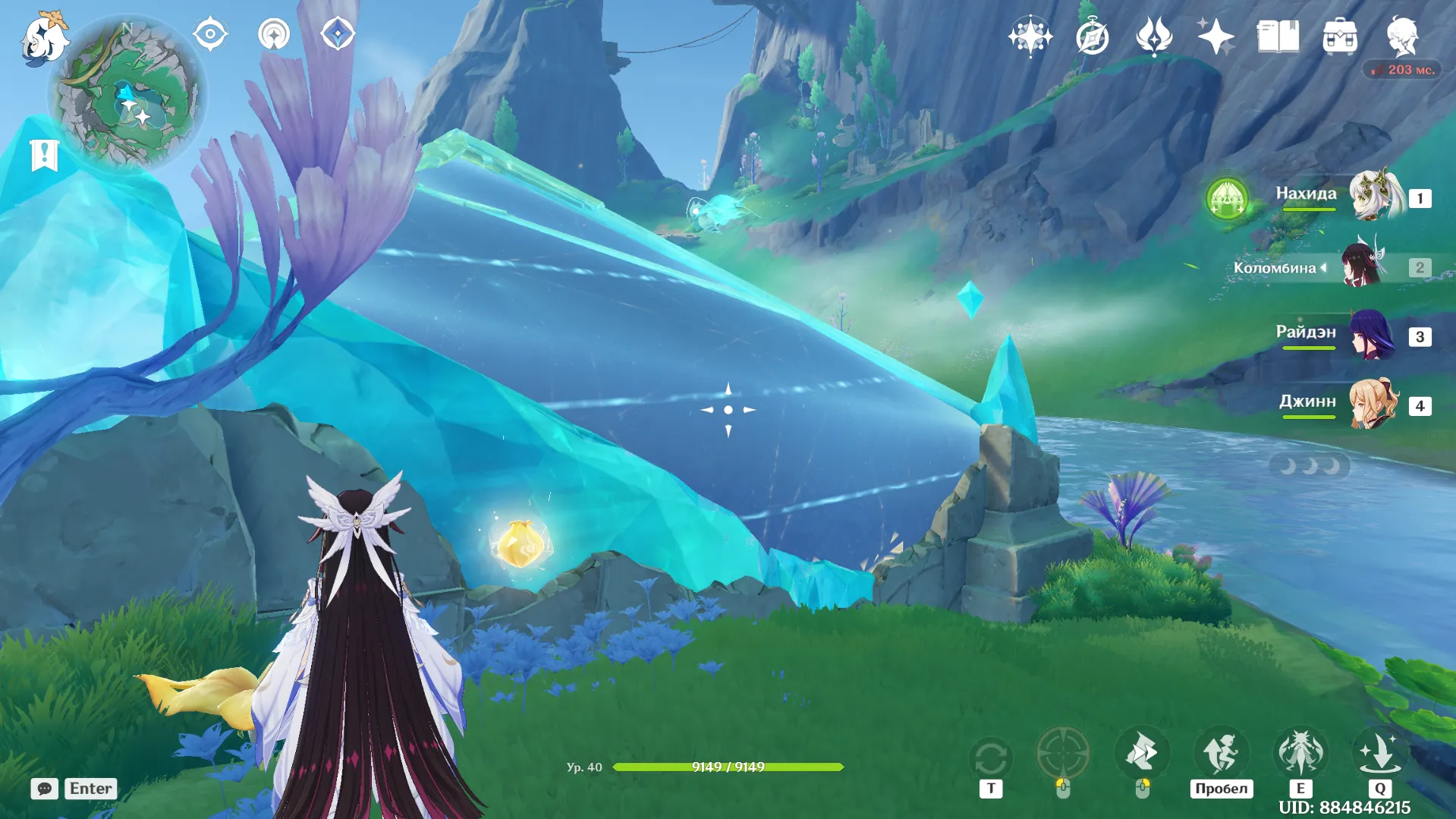This screenshot has height=819, width=1456.
Task: Activate the Elemental Burst icon
Action: tap(1379, 754)
